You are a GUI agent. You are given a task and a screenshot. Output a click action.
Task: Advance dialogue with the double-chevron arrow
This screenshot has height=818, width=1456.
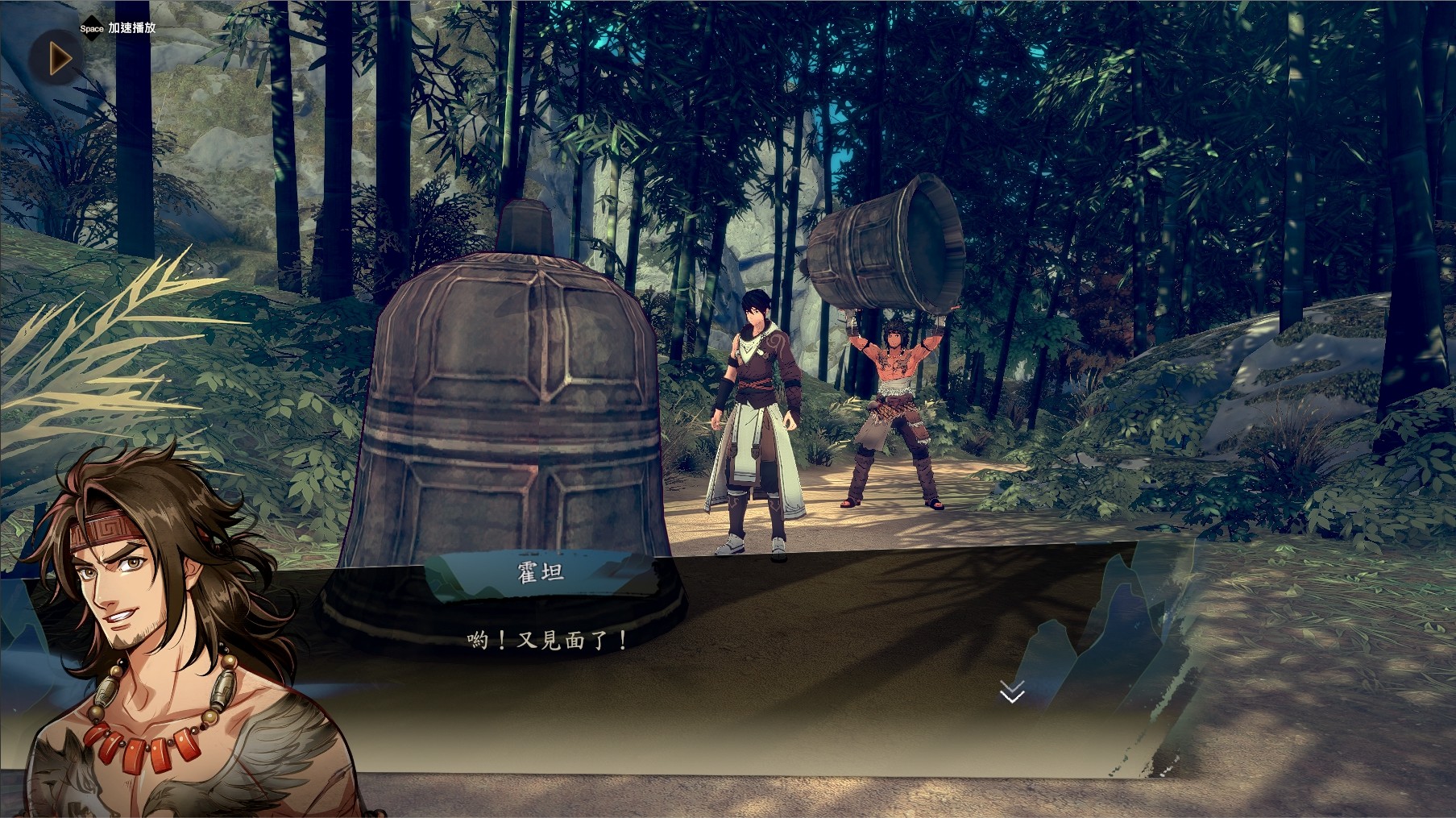(x=1012, y=691)
